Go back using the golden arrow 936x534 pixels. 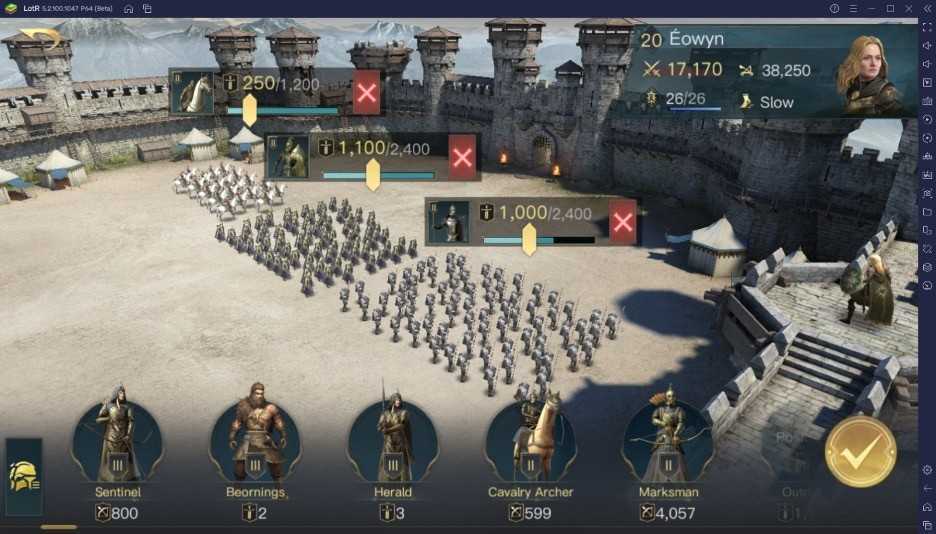click(40, 39)
